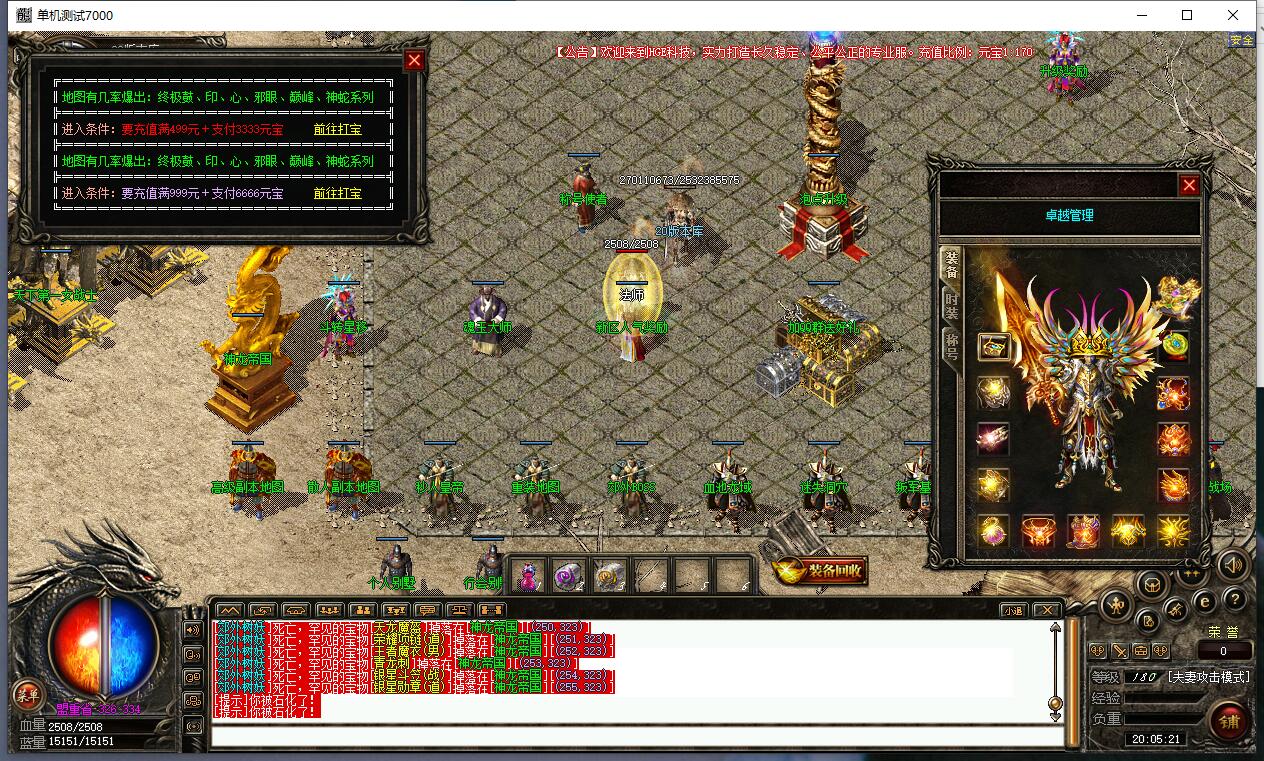This screenshot has height=761, width=1264.
Task: Maximize the game window
Action: 1187,15
